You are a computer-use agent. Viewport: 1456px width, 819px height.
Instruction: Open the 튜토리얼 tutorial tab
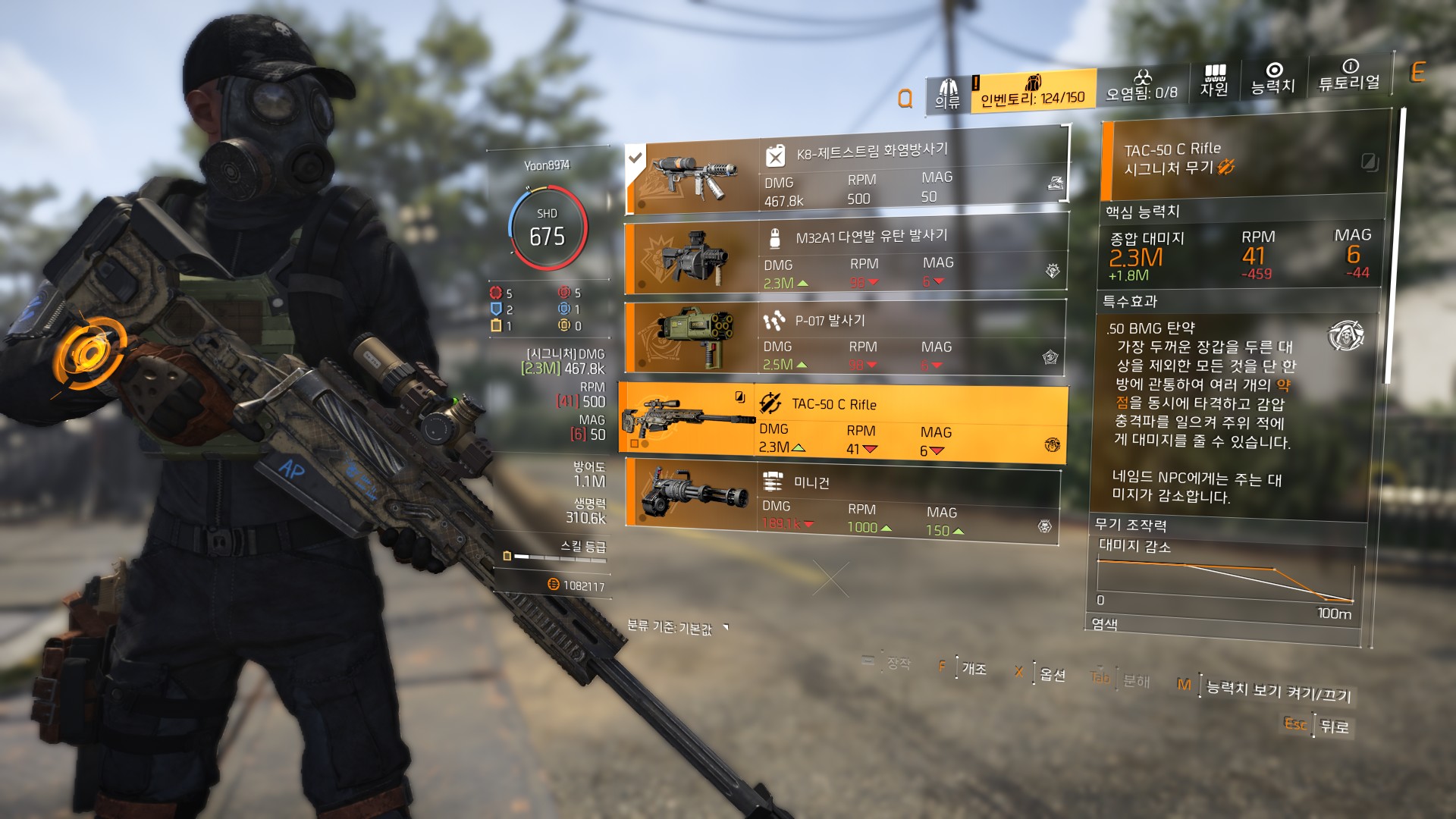1349,76
